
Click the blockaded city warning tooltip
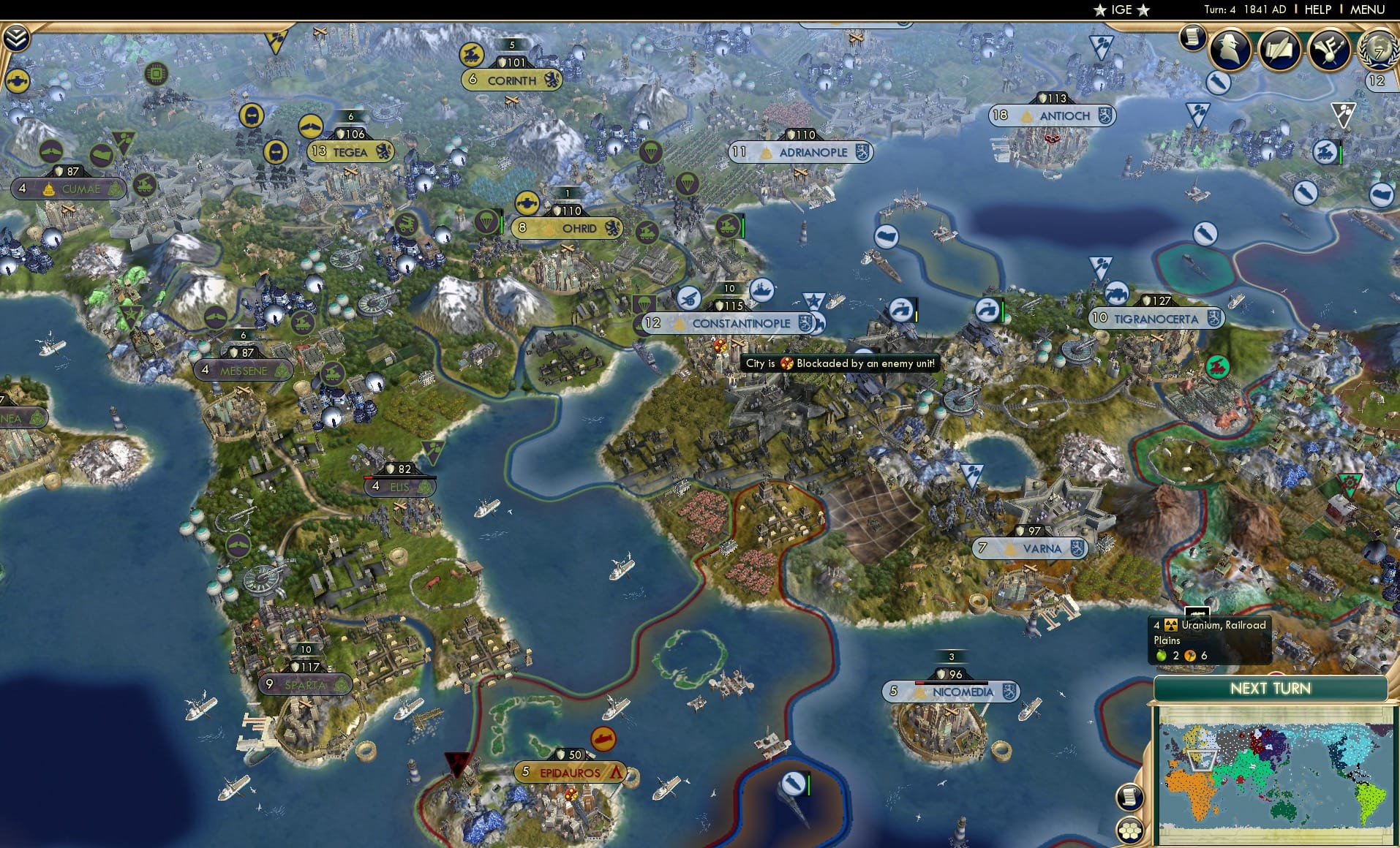840,363
